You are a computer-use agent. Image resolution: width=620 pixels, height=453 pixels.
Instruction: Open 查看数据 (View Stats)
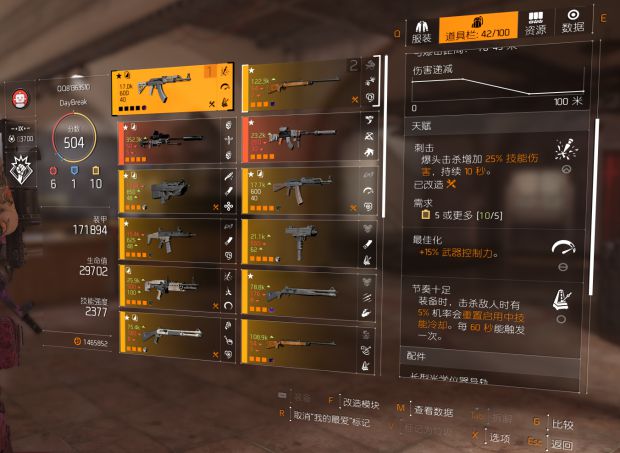coord(432,410)
